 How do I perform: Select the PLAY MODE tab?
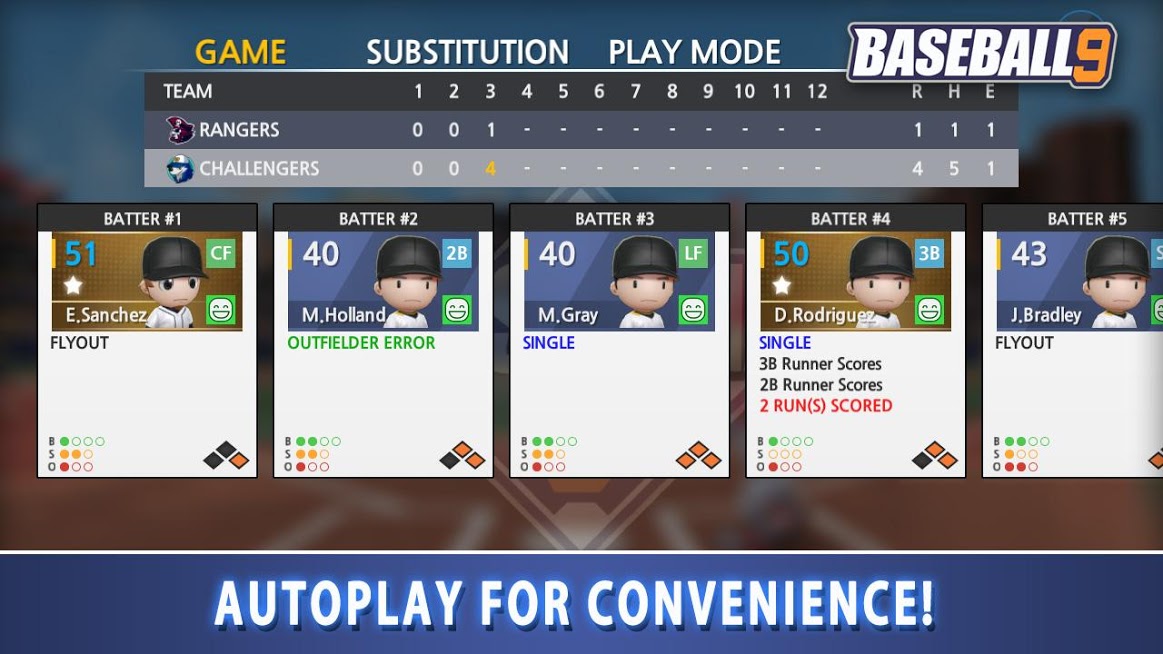tap(694, 52)
